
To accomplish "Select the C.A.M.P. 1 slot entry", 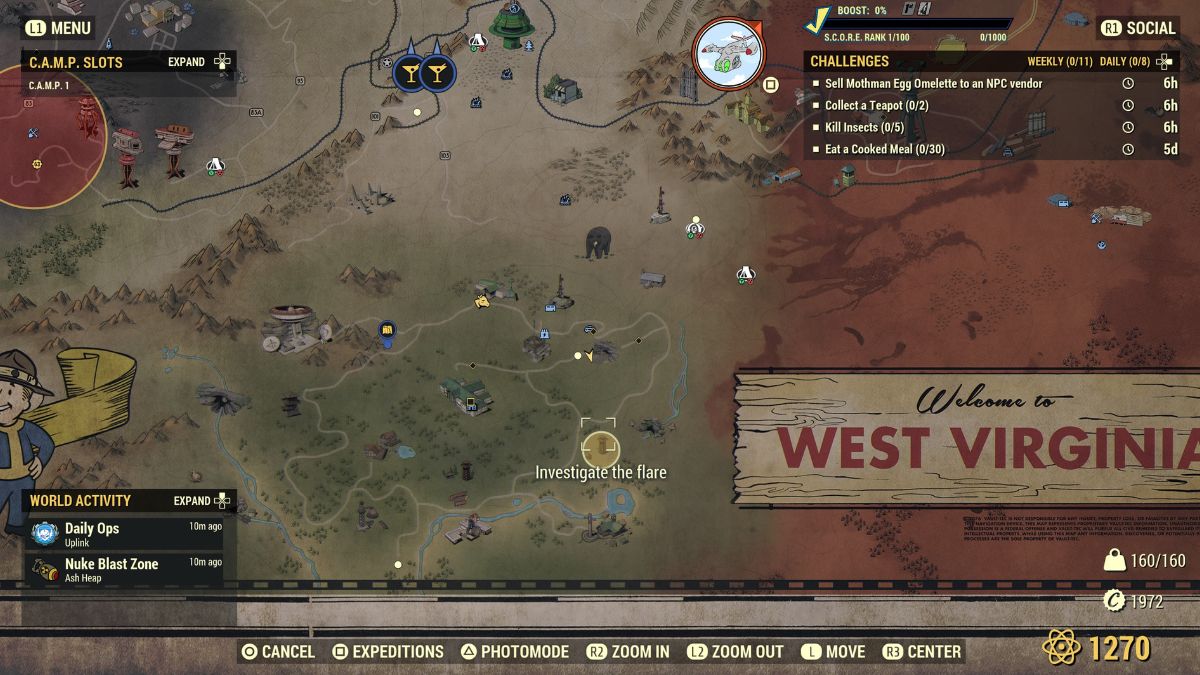I will pos(50,86).
